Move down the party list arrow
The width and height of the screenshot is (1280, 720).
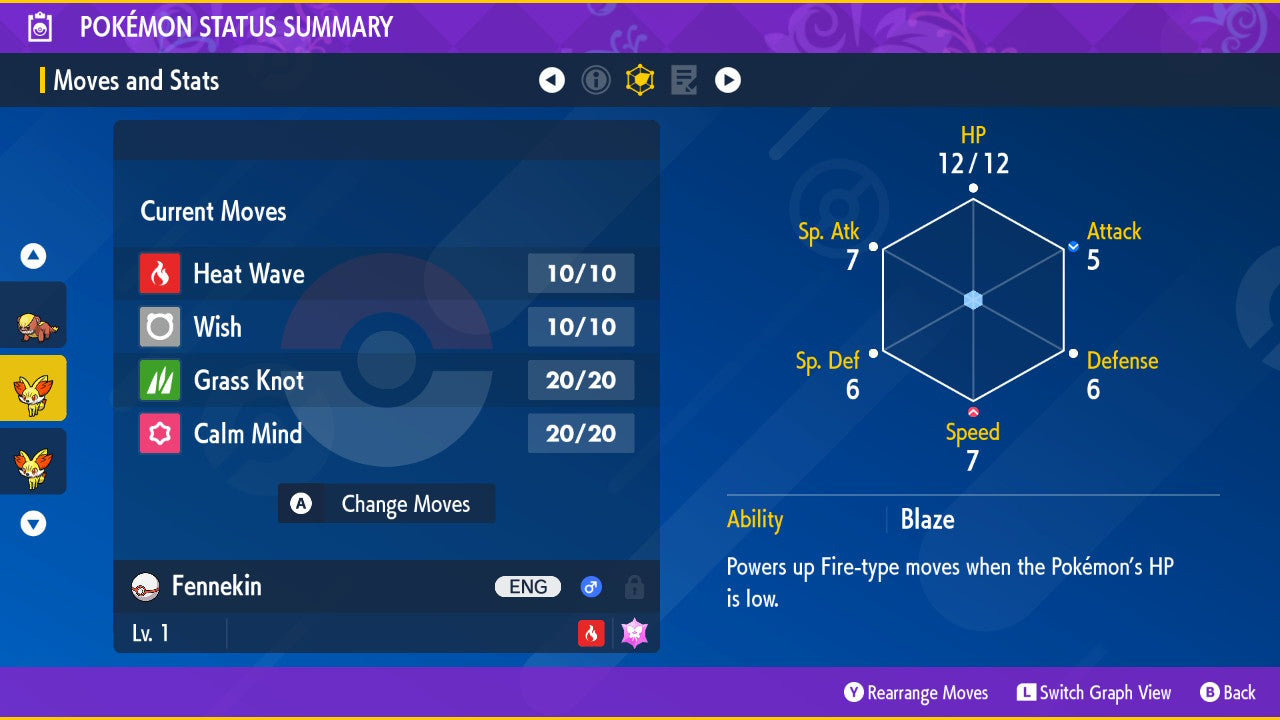[x=33, y=523]
